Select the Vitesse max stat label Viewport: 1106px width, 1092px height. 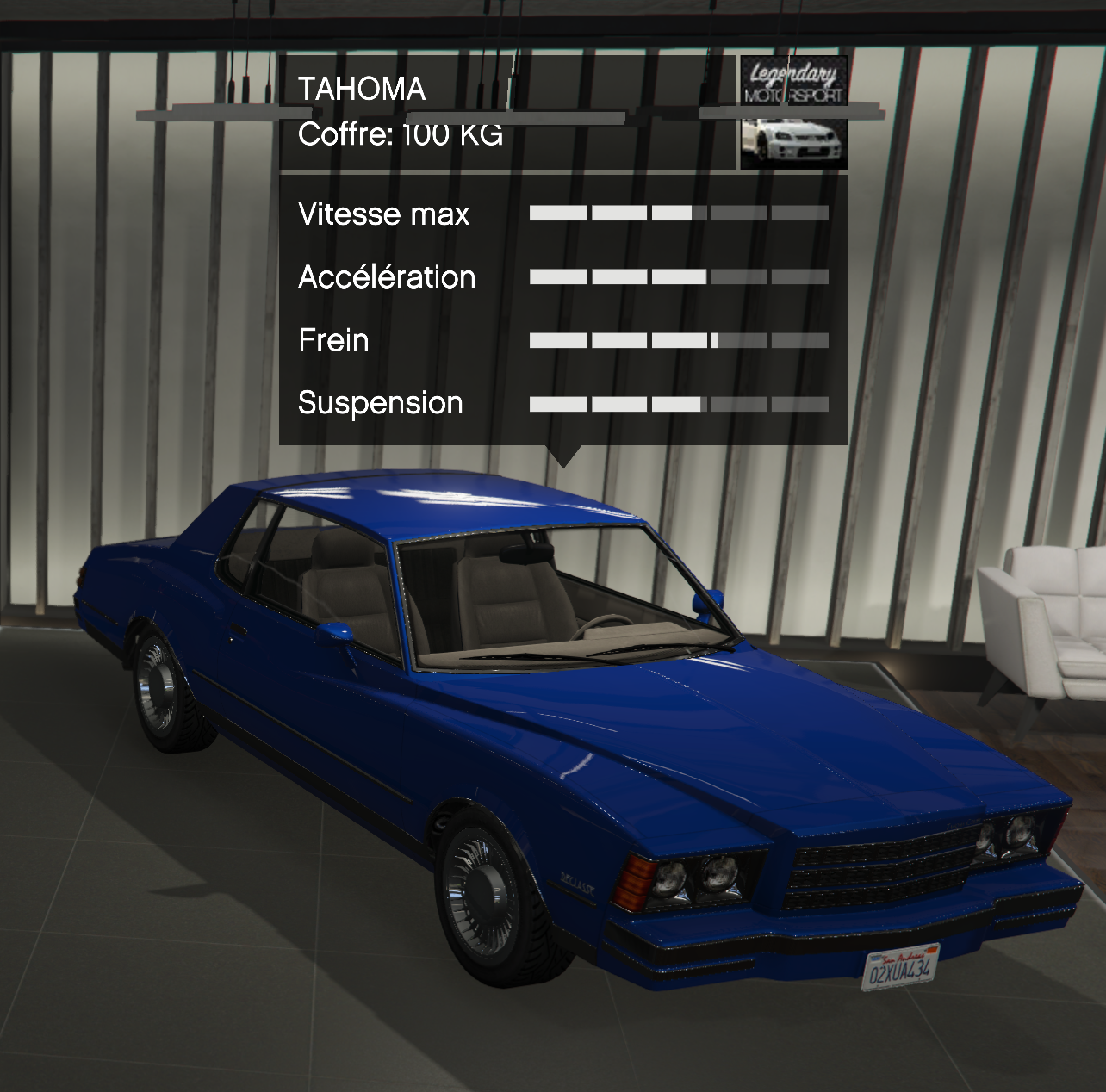pos(383,214)
